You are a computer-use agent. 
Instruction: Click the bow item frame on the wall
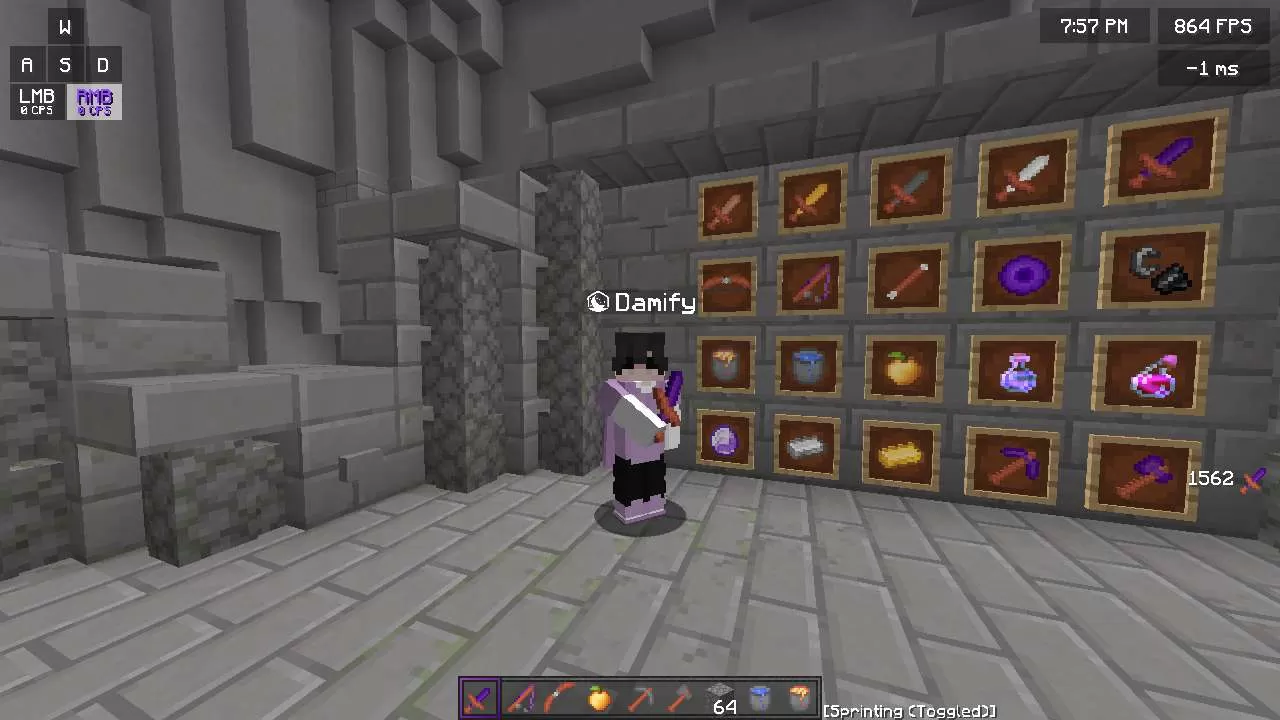point(727,283)
